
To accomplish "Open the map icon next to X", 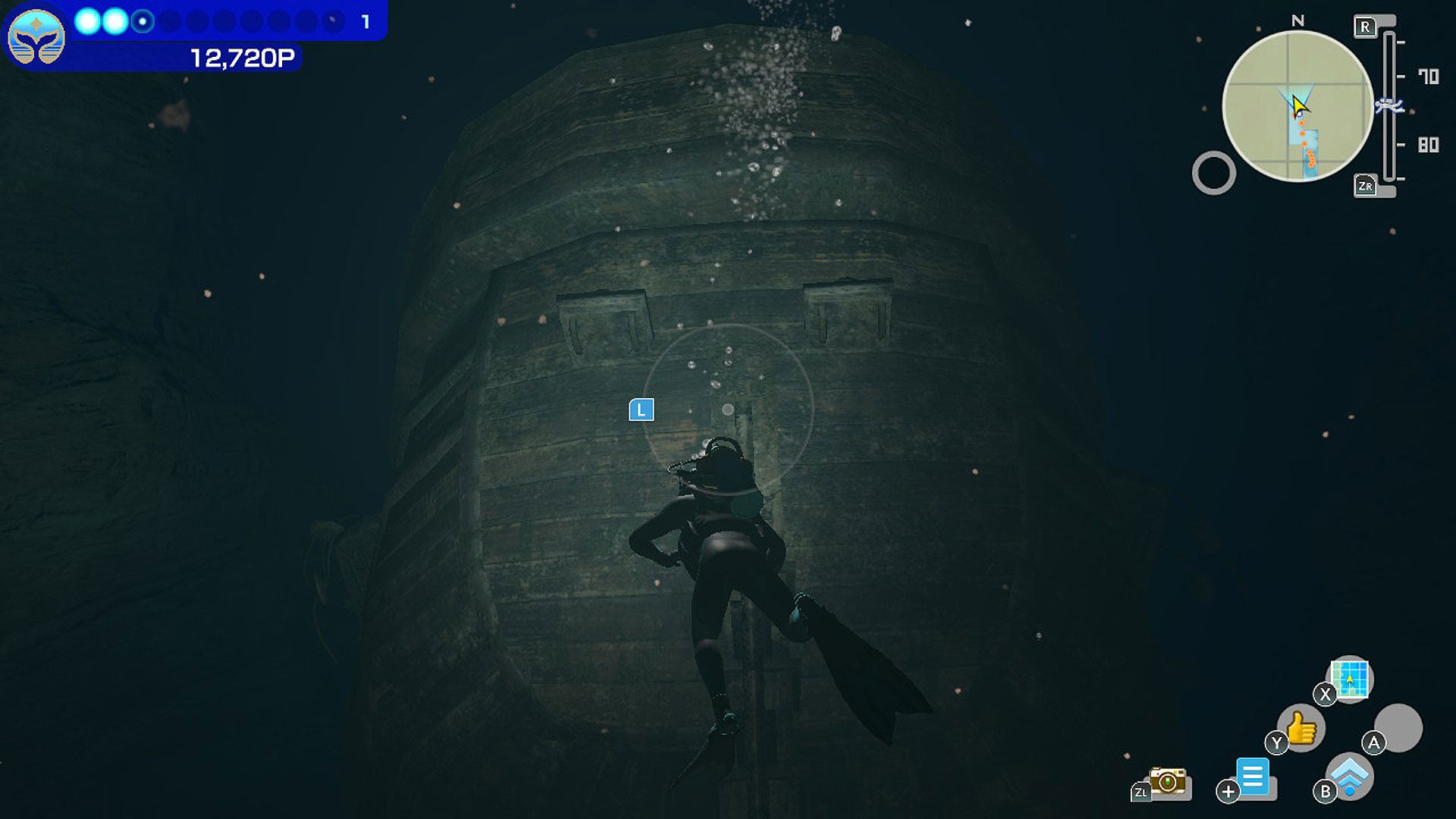I will pos(1349,680).
